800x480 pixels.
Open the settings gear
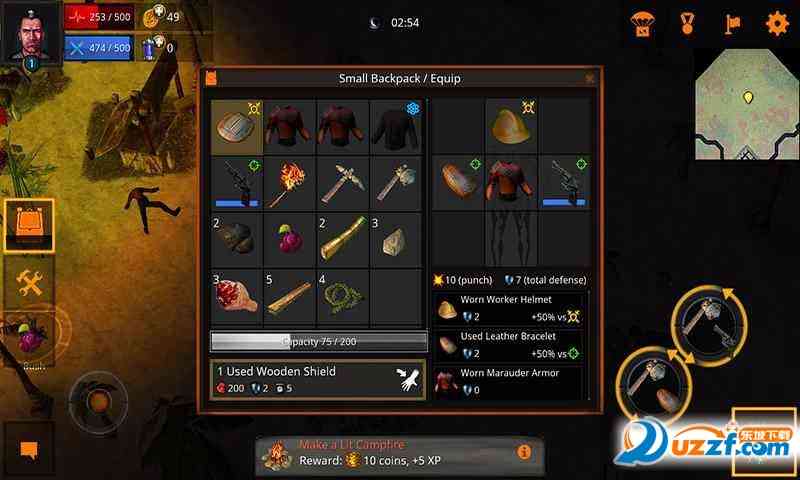pos(776,23)
